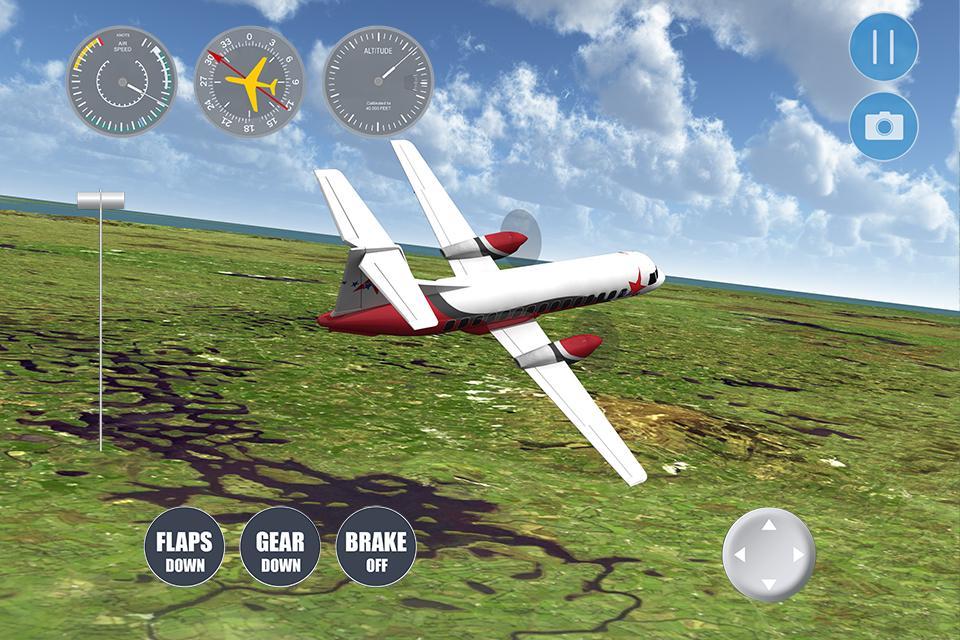Steer with the joystick's left arrow
Screen dimensions: 960x640
739,554
